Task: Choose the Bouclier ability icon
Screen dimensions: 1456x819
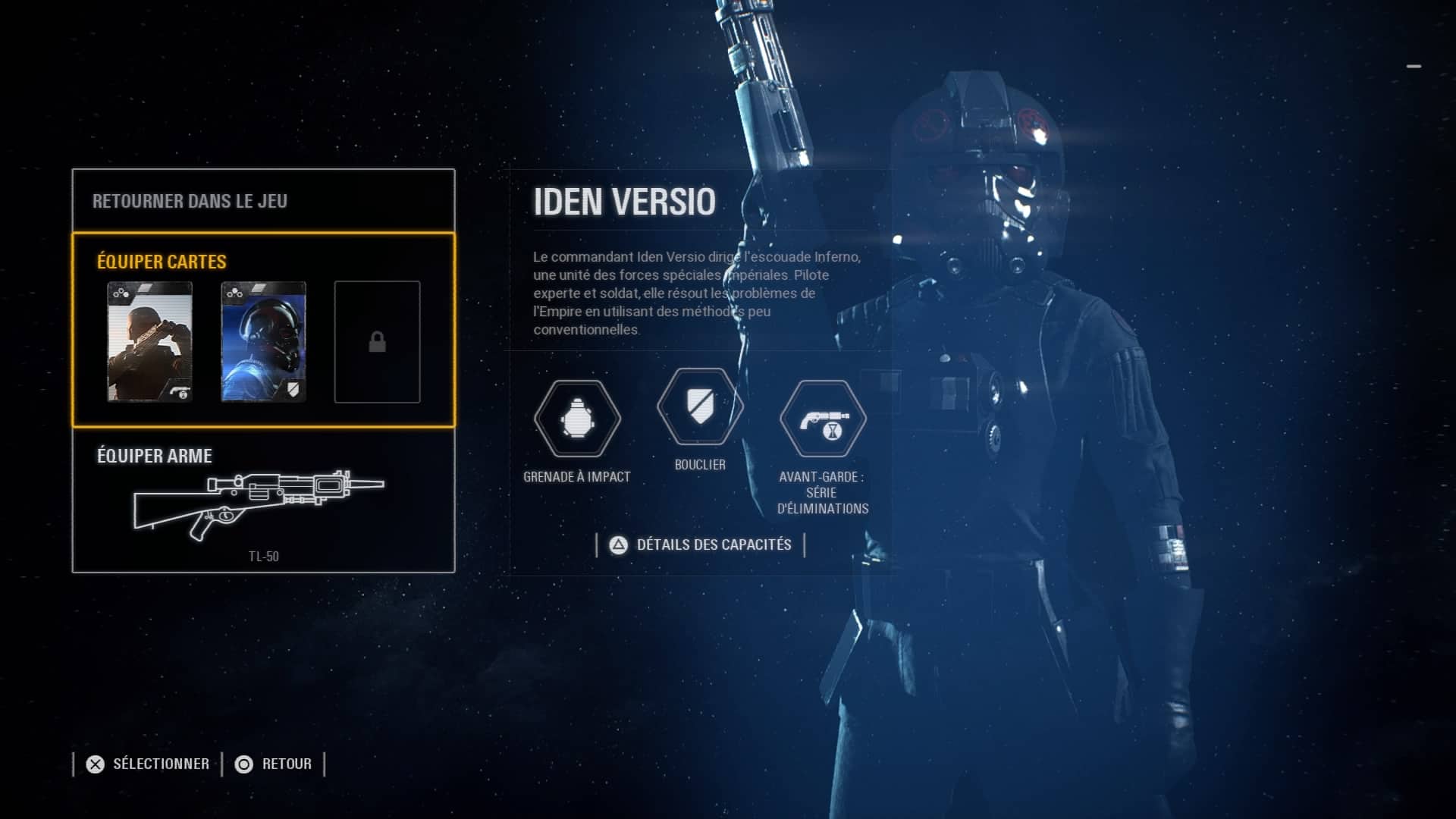Action: 700,407
